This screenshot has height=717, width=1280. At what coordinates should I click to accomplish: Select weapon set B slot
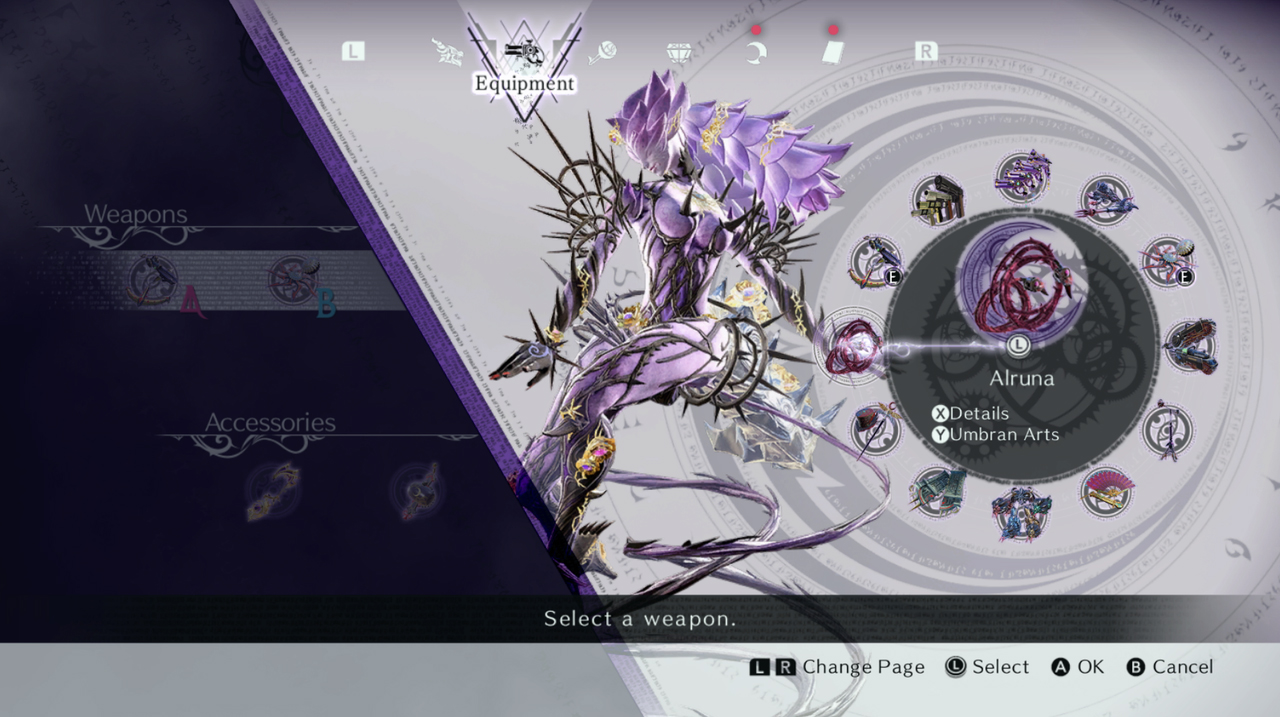pyautogui.click(x=295, y=280)
